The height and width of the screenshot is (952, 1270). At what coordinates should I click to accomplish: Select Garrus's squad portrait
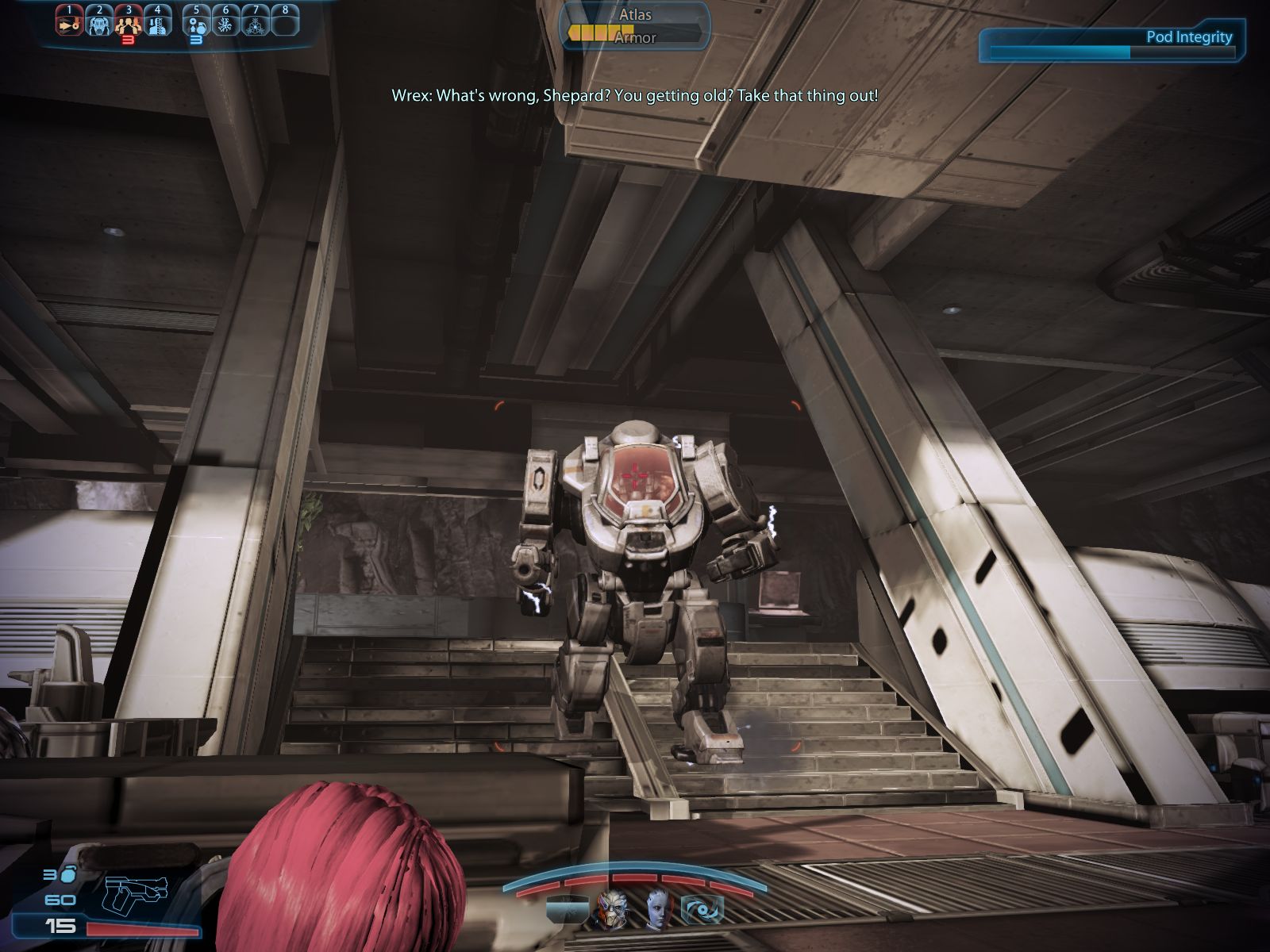click(x=612, y=909)
